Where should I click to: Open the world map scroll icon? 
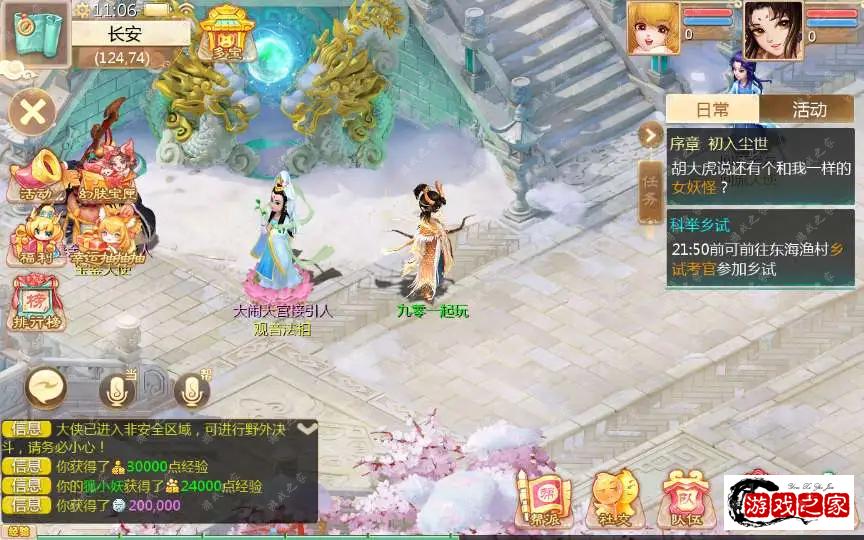coord(36,35)
